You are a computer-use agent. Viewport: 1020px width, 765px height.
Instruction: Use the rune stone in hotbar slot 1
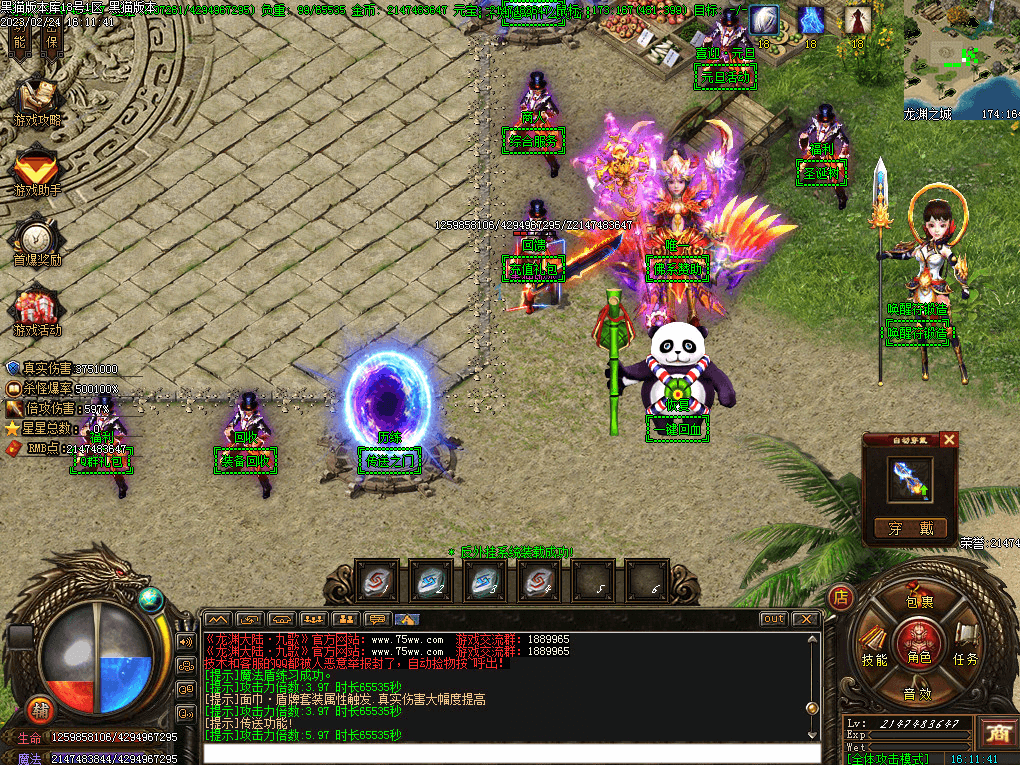pos(376,580)
